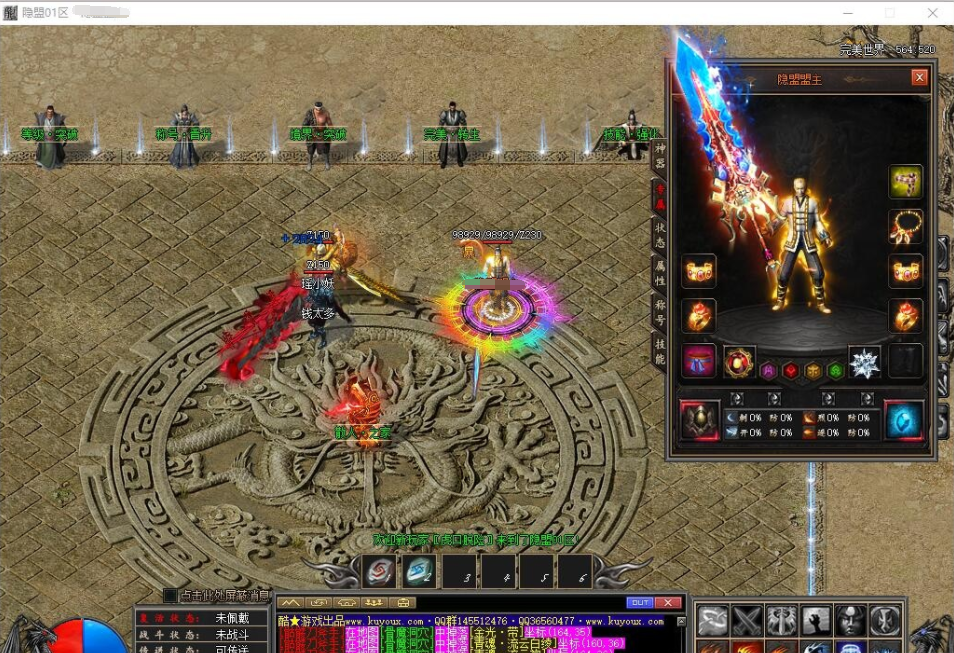954x653 pixels.
Task: Toggle the 点击此处屏蔽消息 checkbox
Action: [x=170, y=596]
